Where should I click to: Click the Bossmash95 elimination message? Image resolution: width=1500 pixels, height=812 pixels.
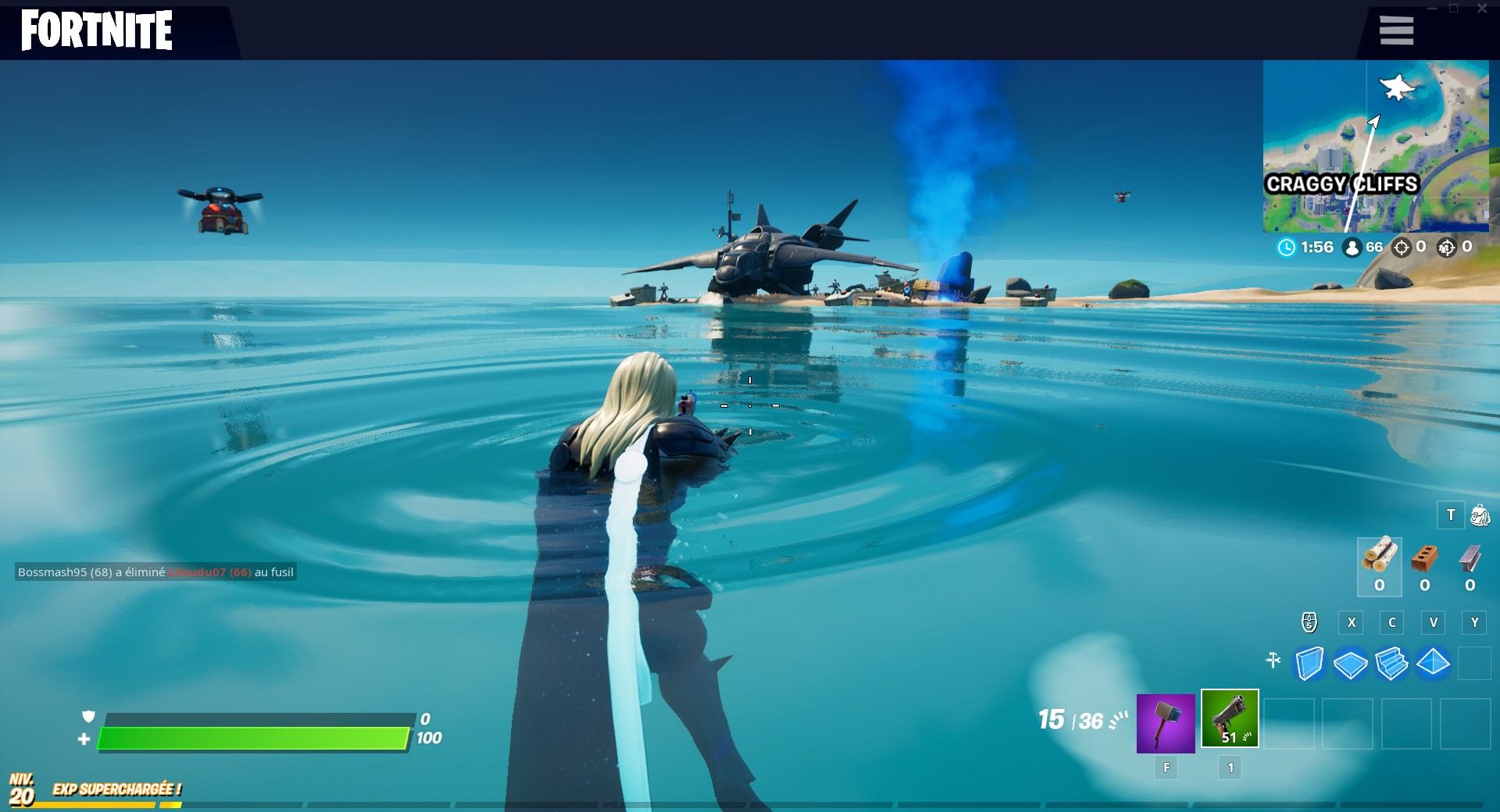pos(153,572)
